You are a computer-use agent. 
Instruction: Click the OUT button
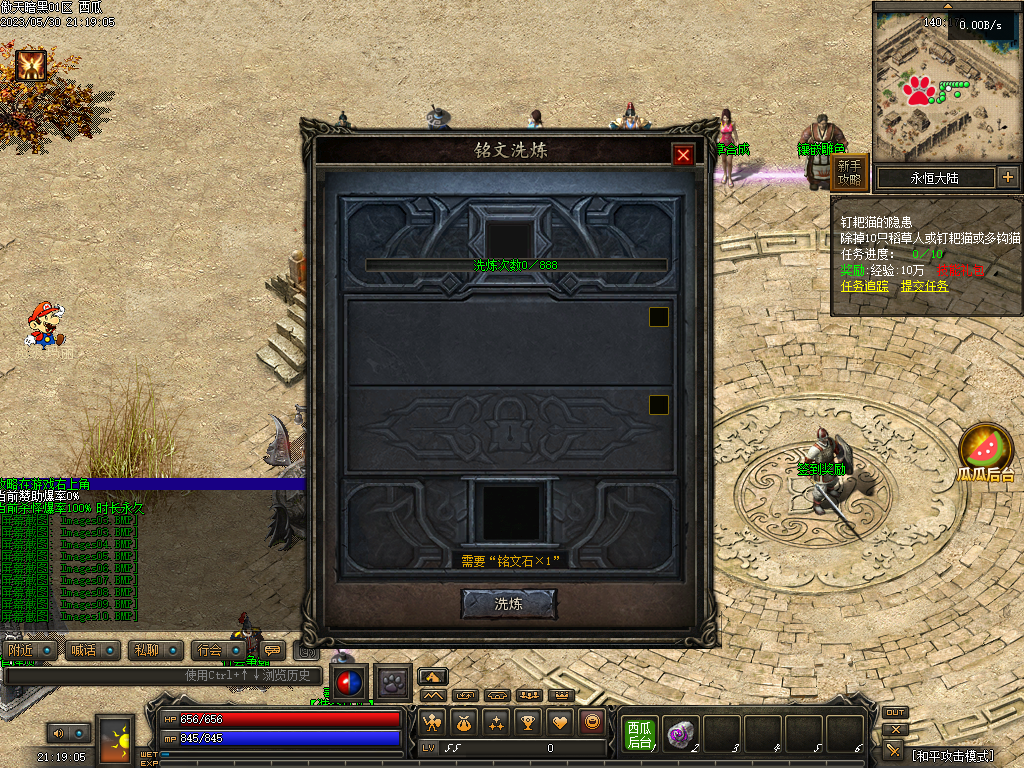click(x=895, y=713)
